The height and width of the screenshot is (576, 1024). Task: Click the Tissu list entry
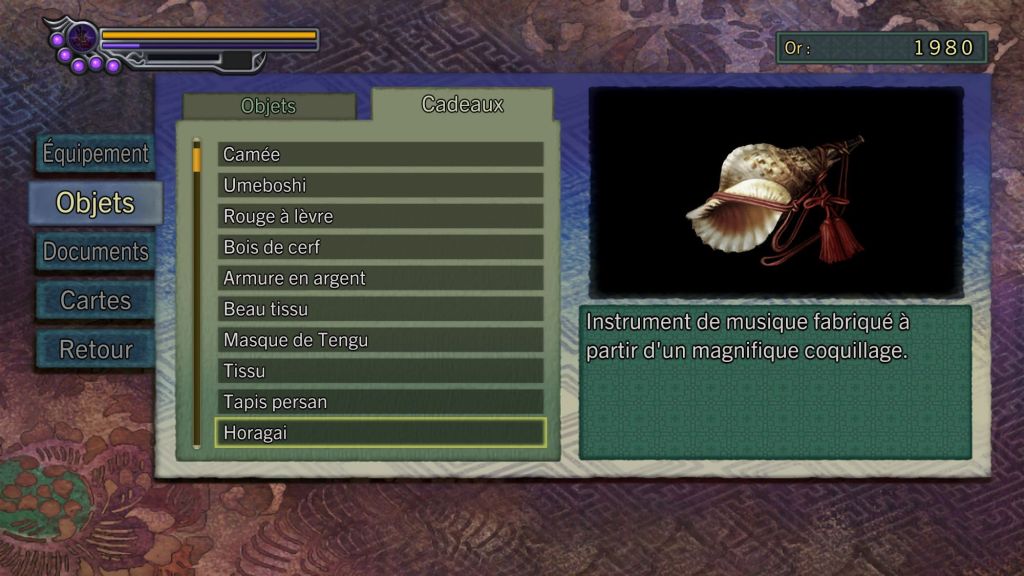380,371
